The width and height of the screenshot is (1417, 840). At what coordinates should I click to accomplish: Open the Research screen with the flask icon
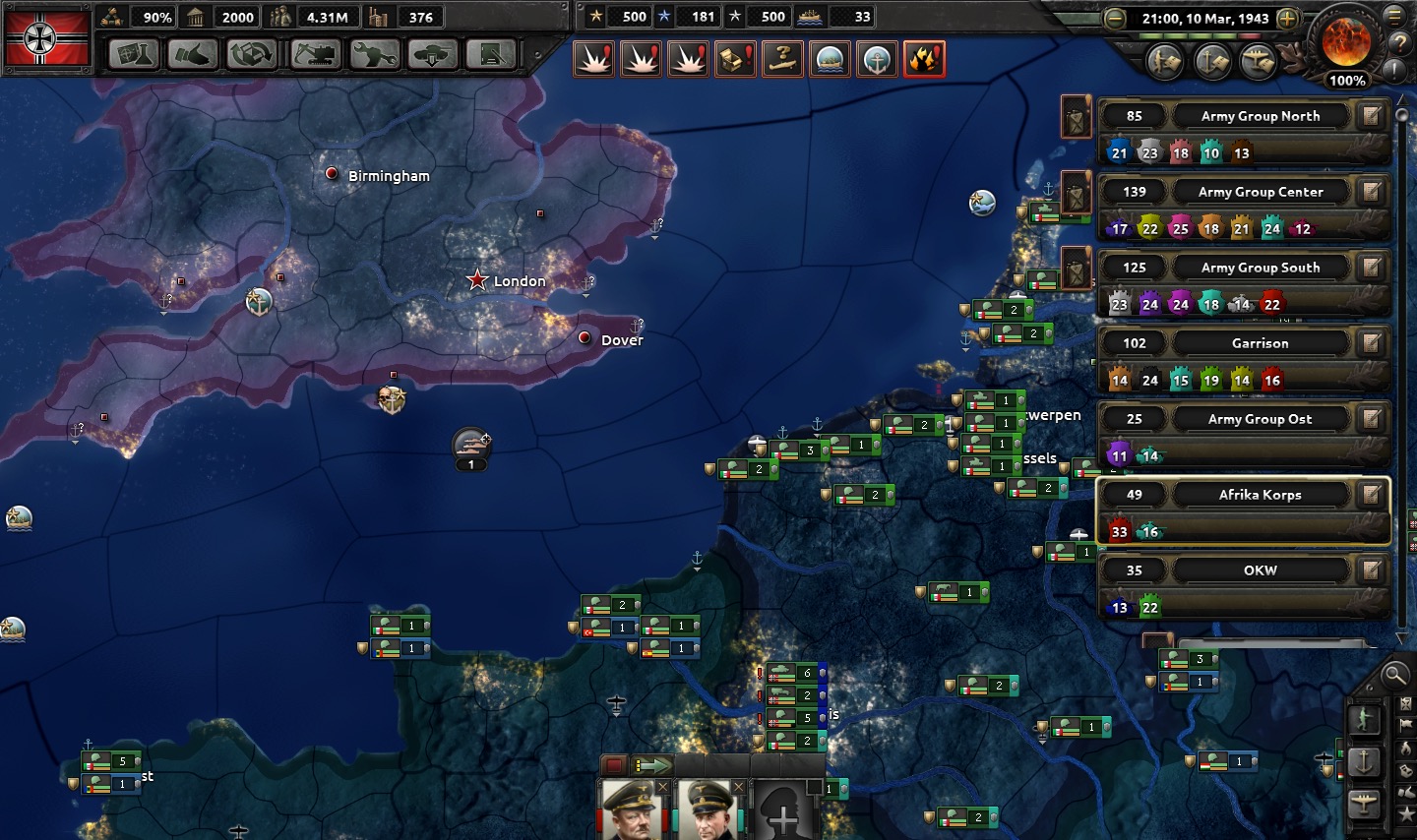coord(133,54)
